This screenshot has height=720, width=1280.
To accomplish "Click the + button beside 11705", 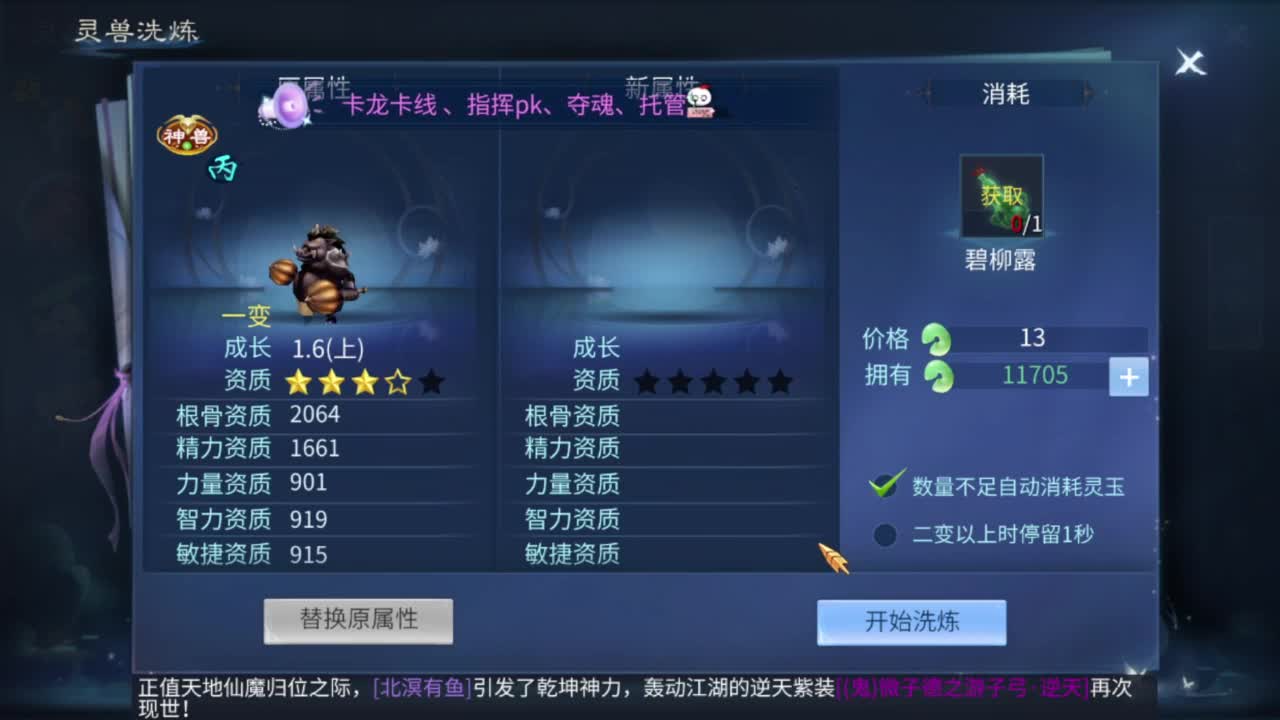I will (1128, 377).
